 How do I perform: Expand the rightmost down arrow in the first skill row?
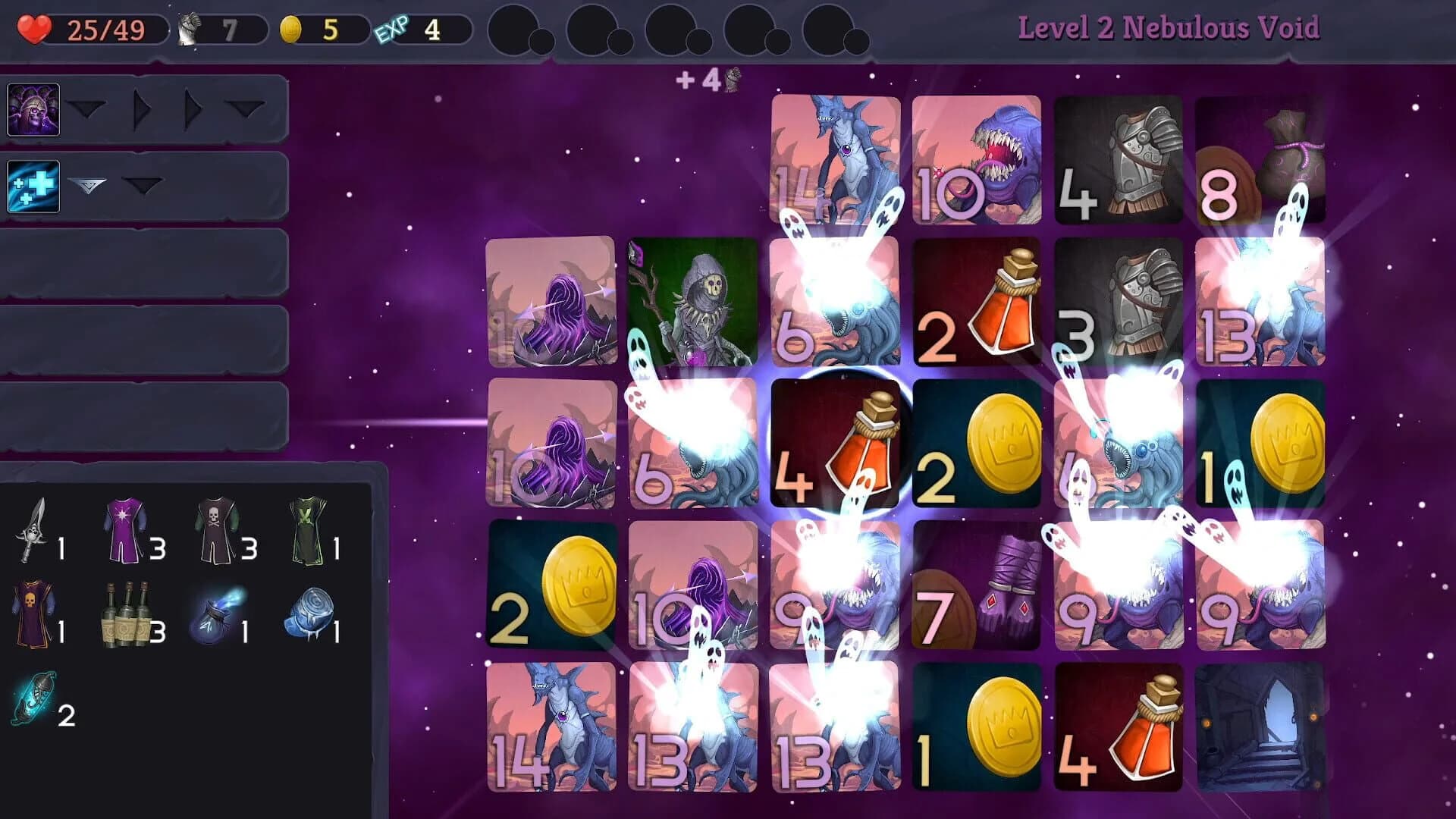[x=243, y=108]
